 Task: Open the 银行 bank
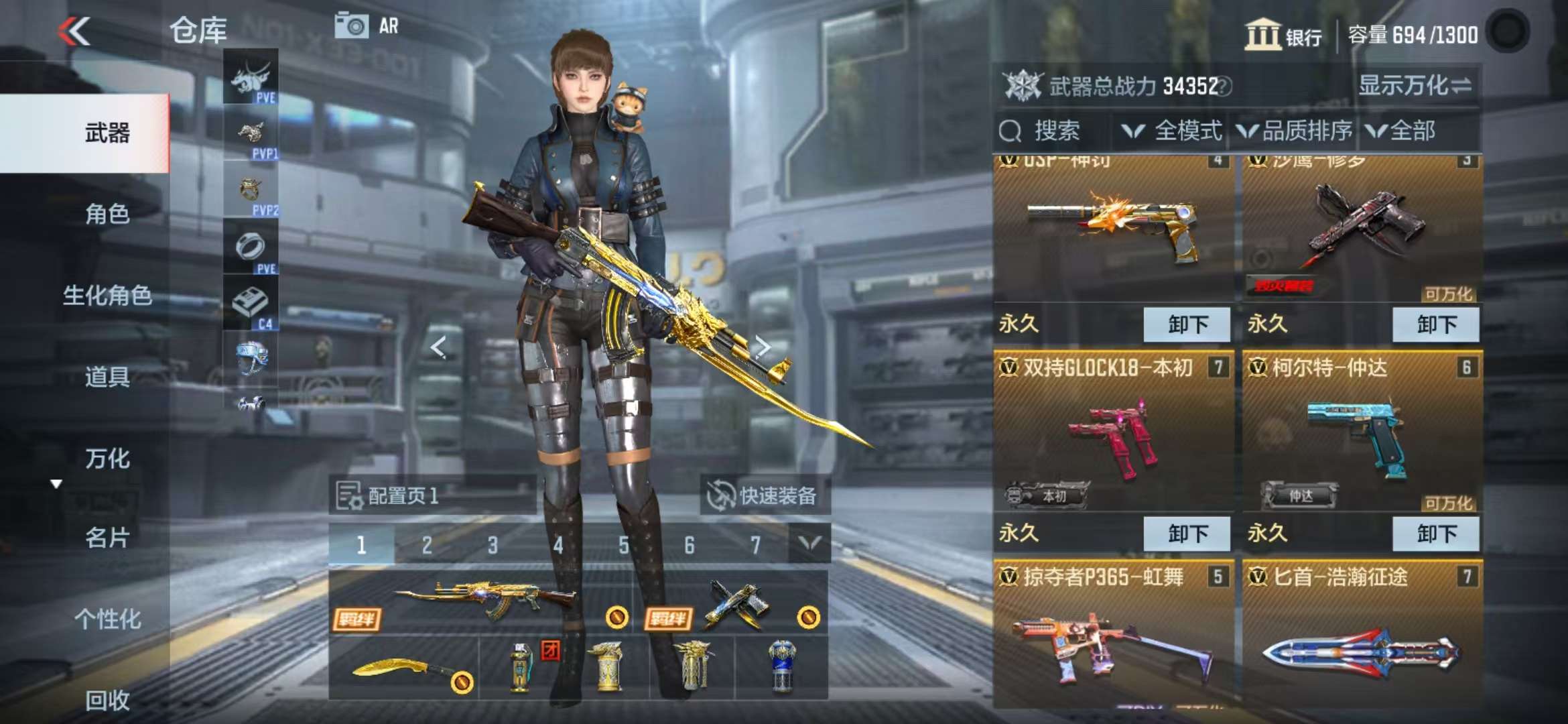[x=1283, y=35]
